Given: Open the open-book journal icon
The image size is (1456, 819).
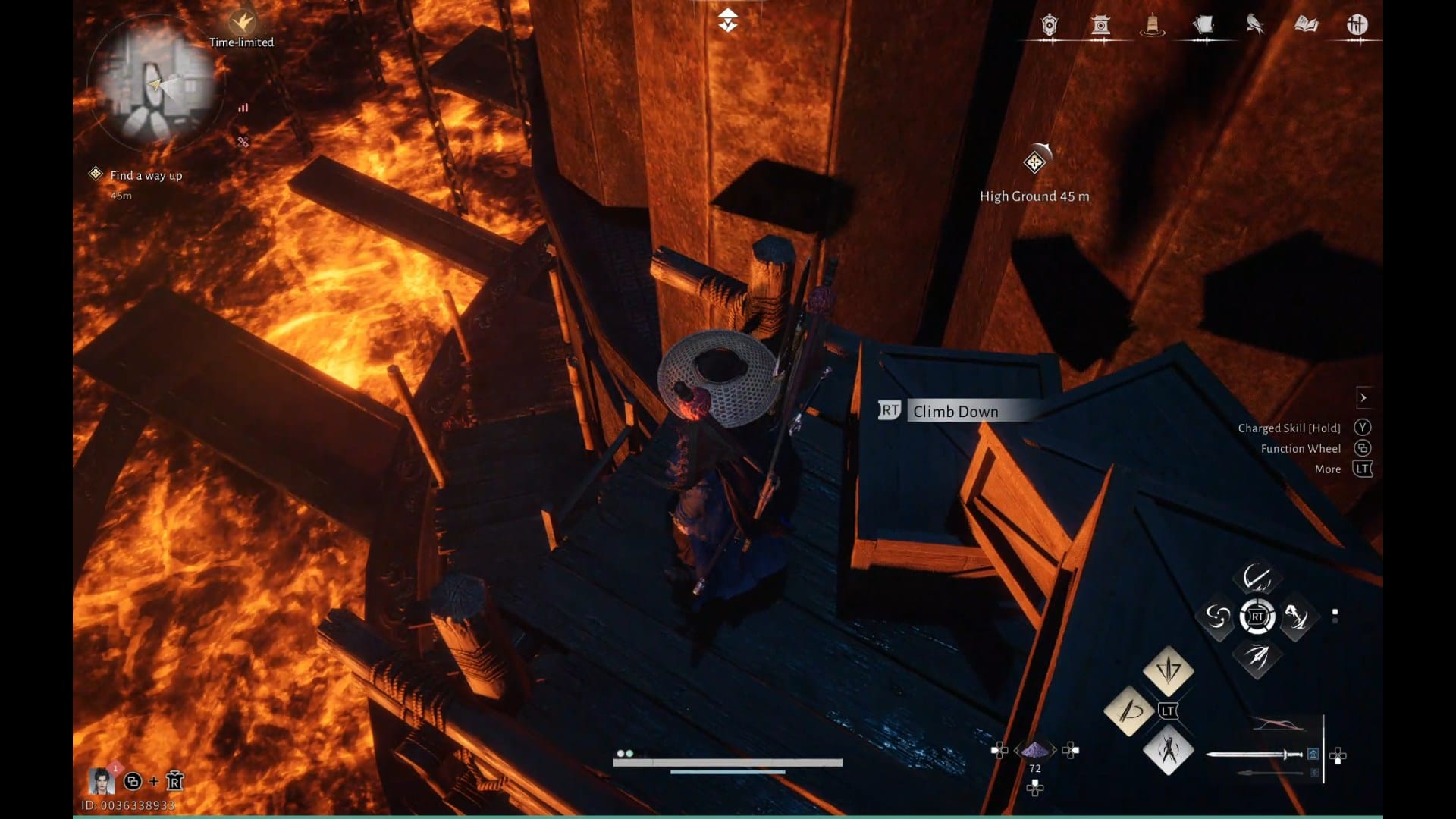Looking at the screenshot, I should point(1306,26).
